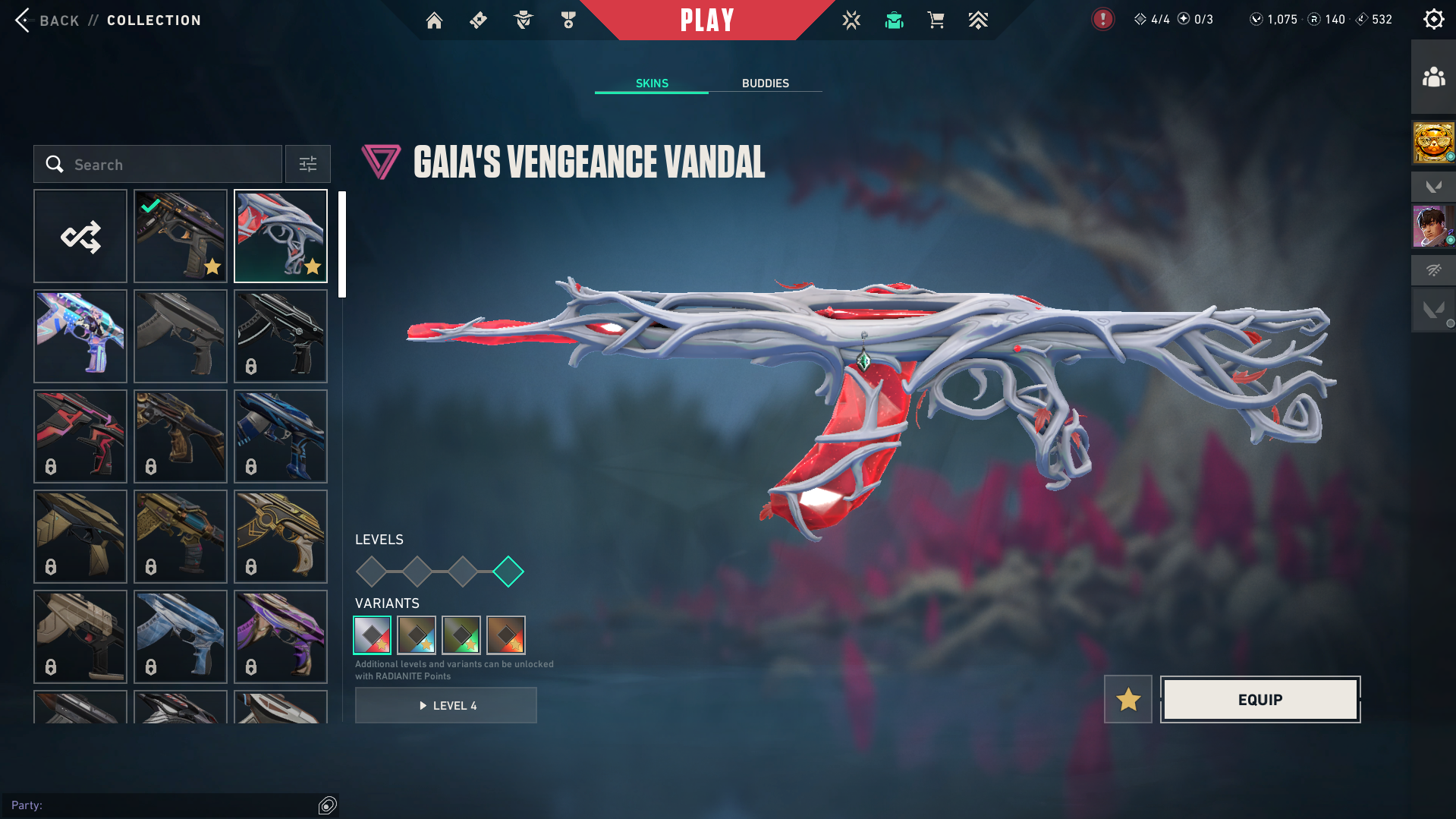Play the Level 4 preview video
Screen dimensions: 1456x819
click(446, 706)
